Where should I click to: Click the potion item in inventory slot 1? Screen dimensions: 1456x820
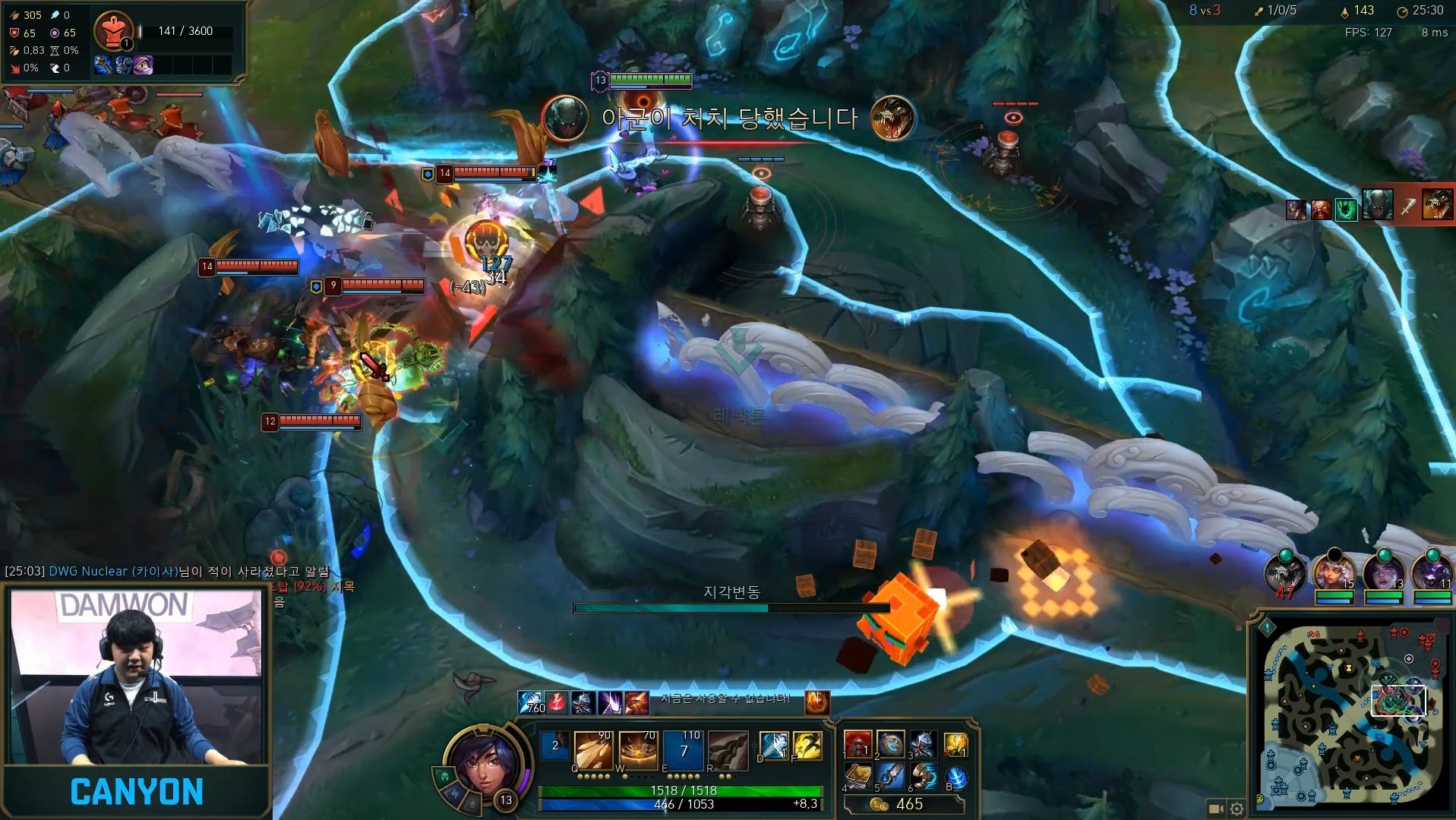click(x=858, y=746)
